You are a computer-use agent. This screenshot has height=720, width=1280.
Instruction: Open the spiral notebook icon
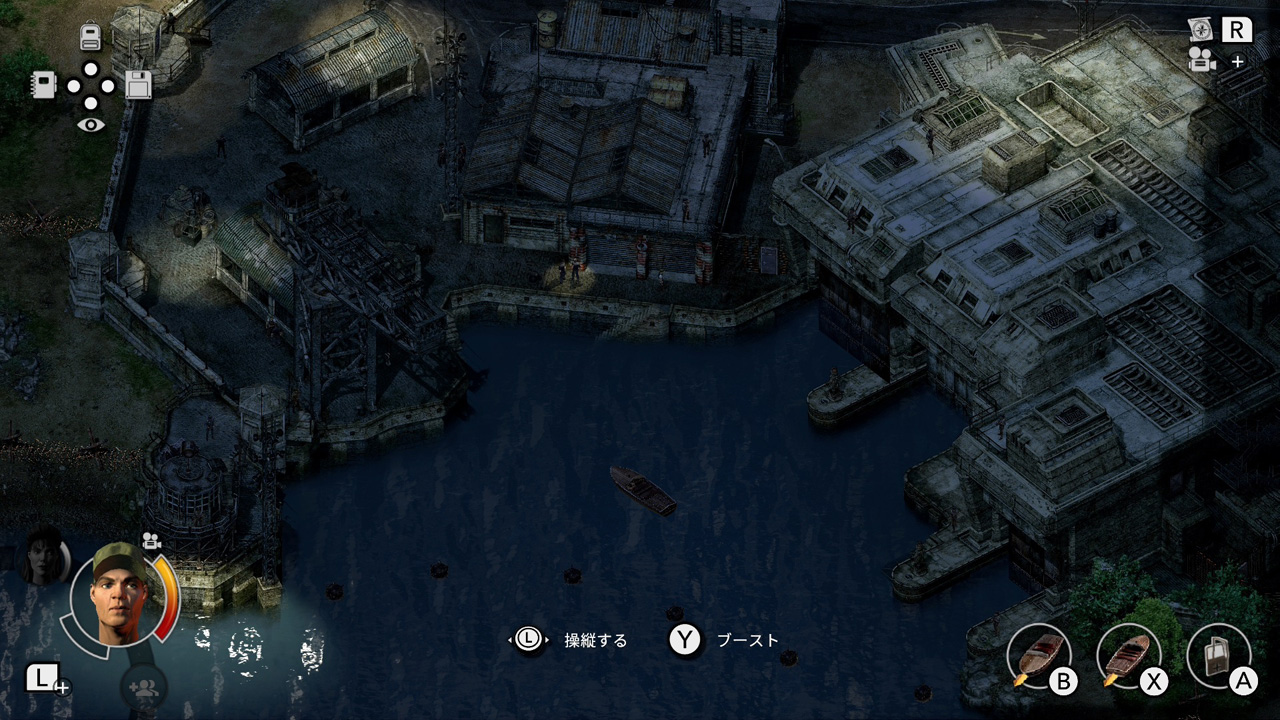(x=43, y=85)
